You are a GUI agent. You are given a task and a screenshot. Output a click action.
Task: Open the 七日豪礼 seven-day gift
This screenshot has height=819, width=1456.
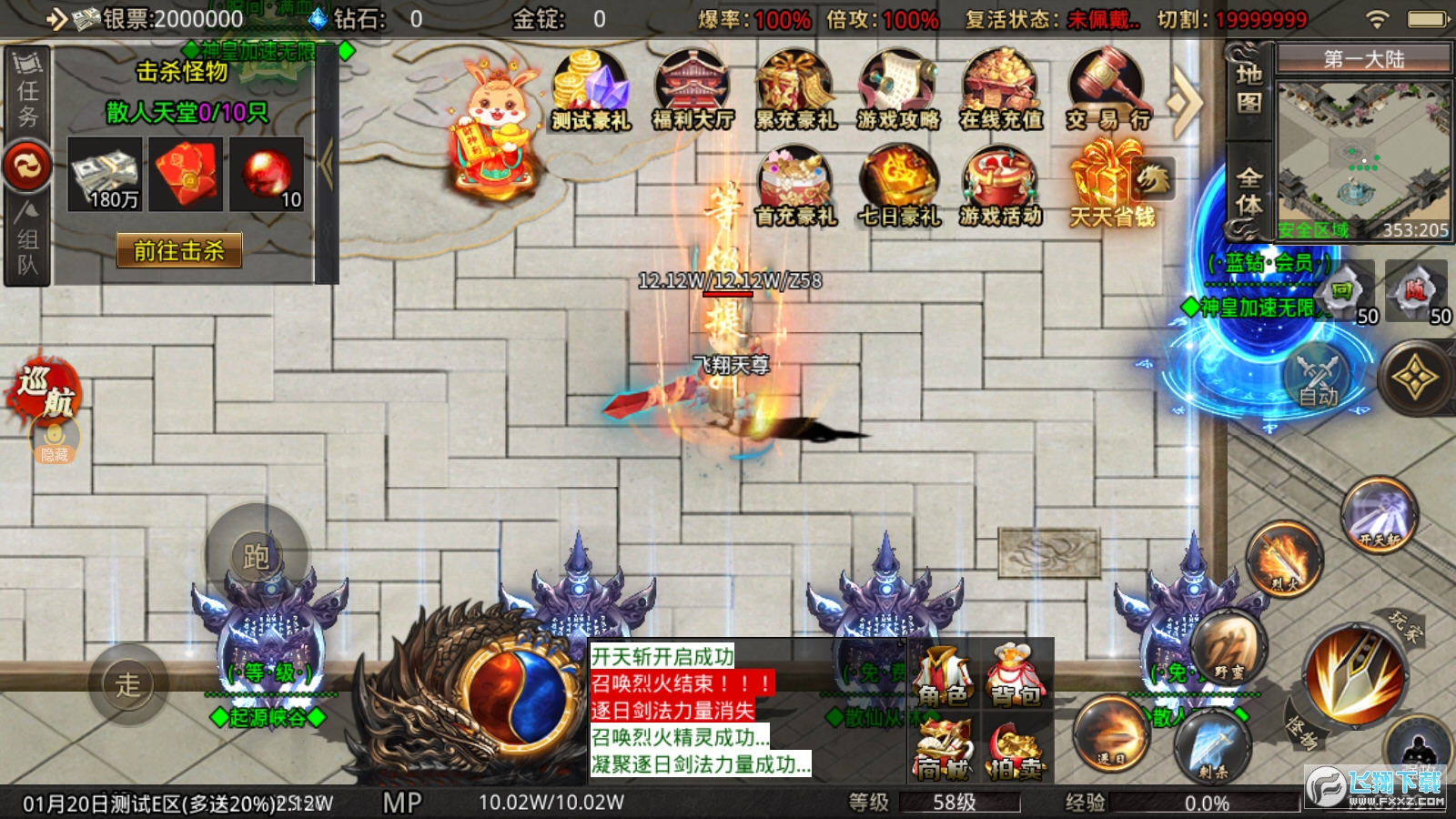pos(898,188)
